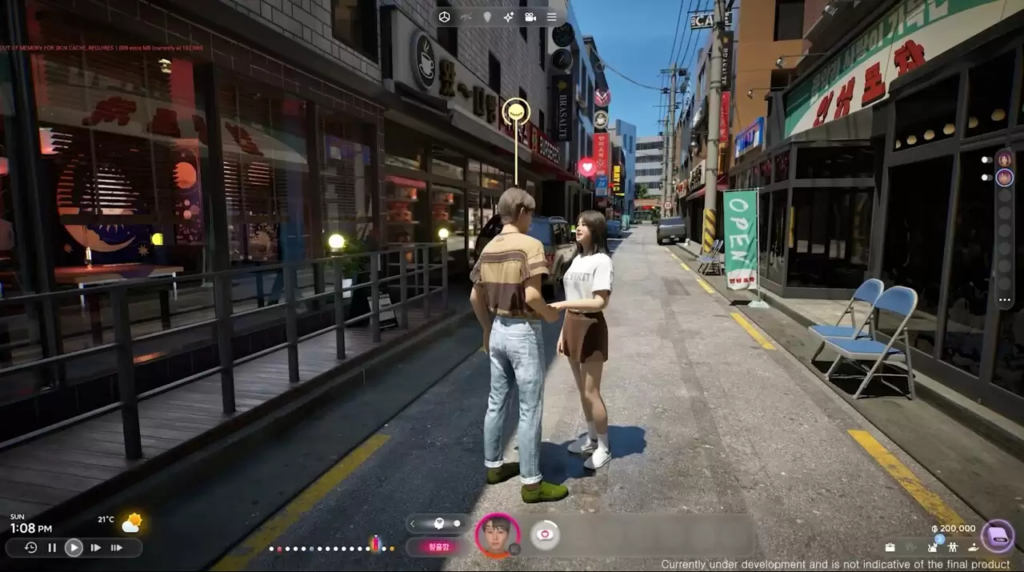
Task: Click the yellow smiley emotion marker
Action: (516, 111)
